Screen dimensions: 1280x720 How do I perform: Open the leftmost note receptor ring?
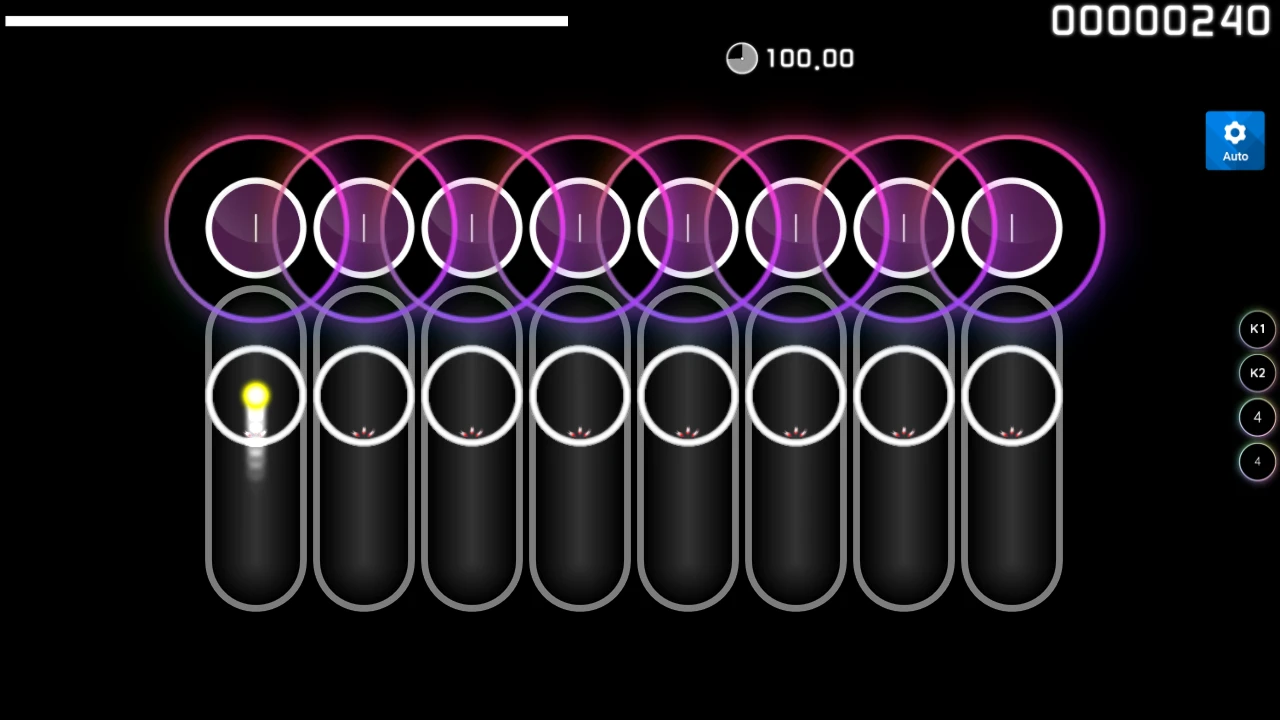[255, 228]
